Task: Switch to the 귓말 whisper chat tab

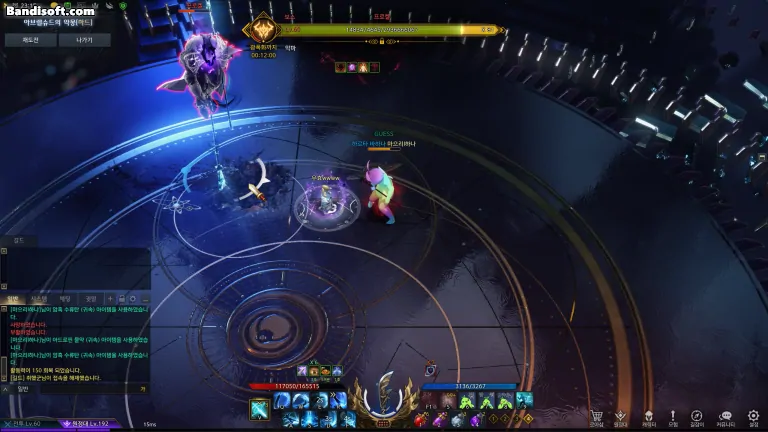Action: point(90,298)
